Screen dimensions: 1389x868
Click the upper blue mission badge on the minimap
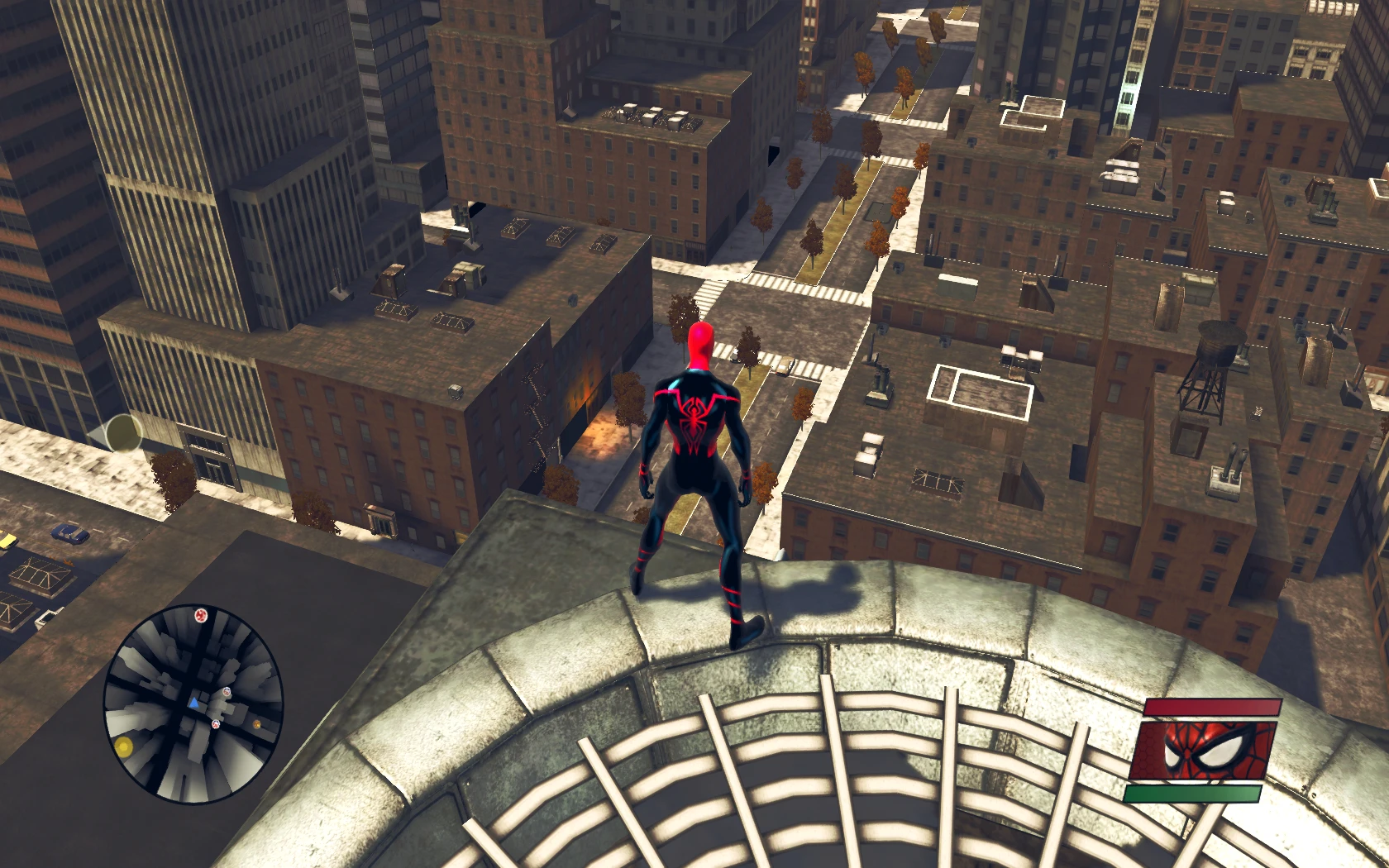point(227,692)
